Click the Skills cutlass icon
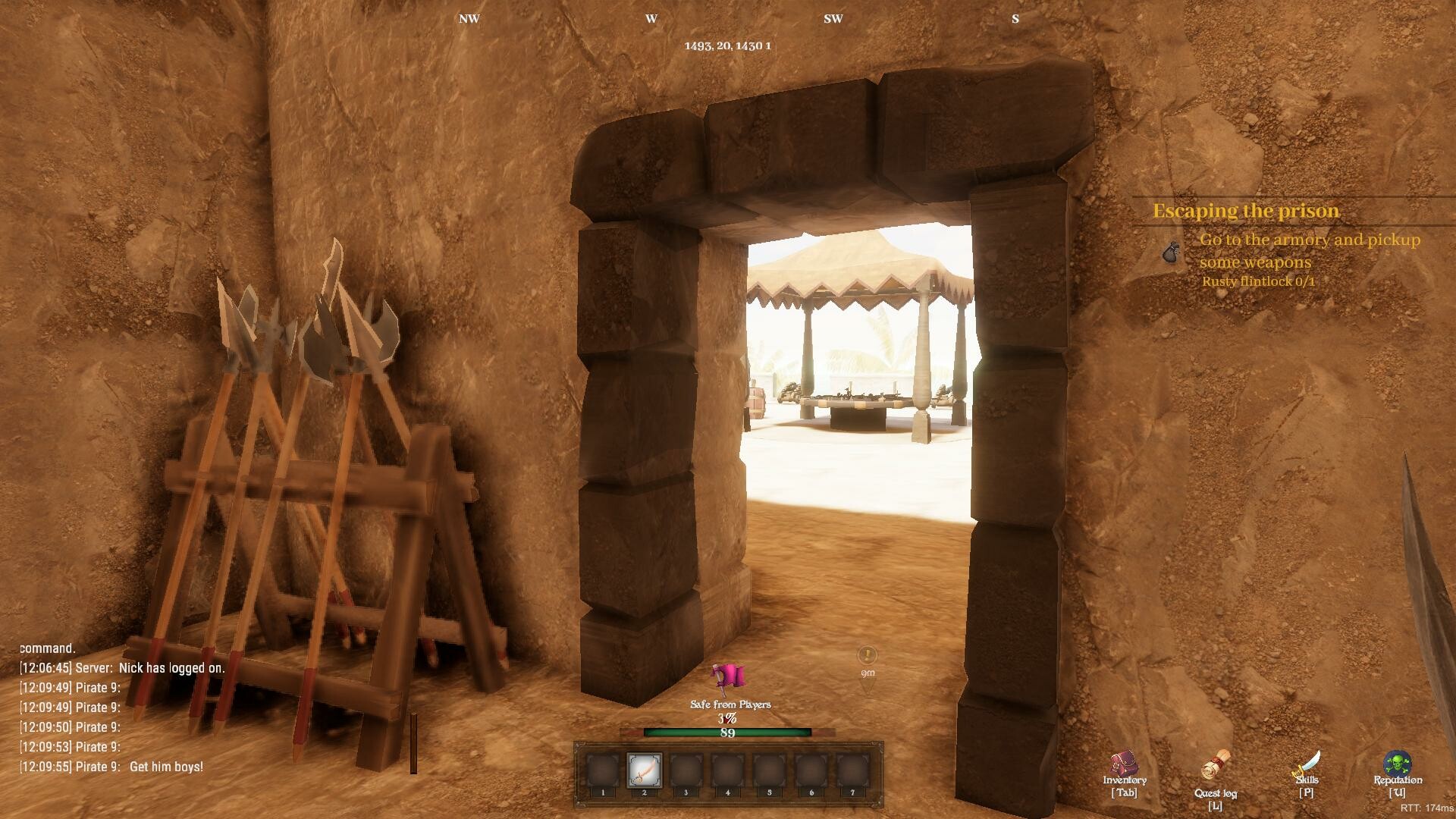Screen dimensions: 1456x819 1306,762
